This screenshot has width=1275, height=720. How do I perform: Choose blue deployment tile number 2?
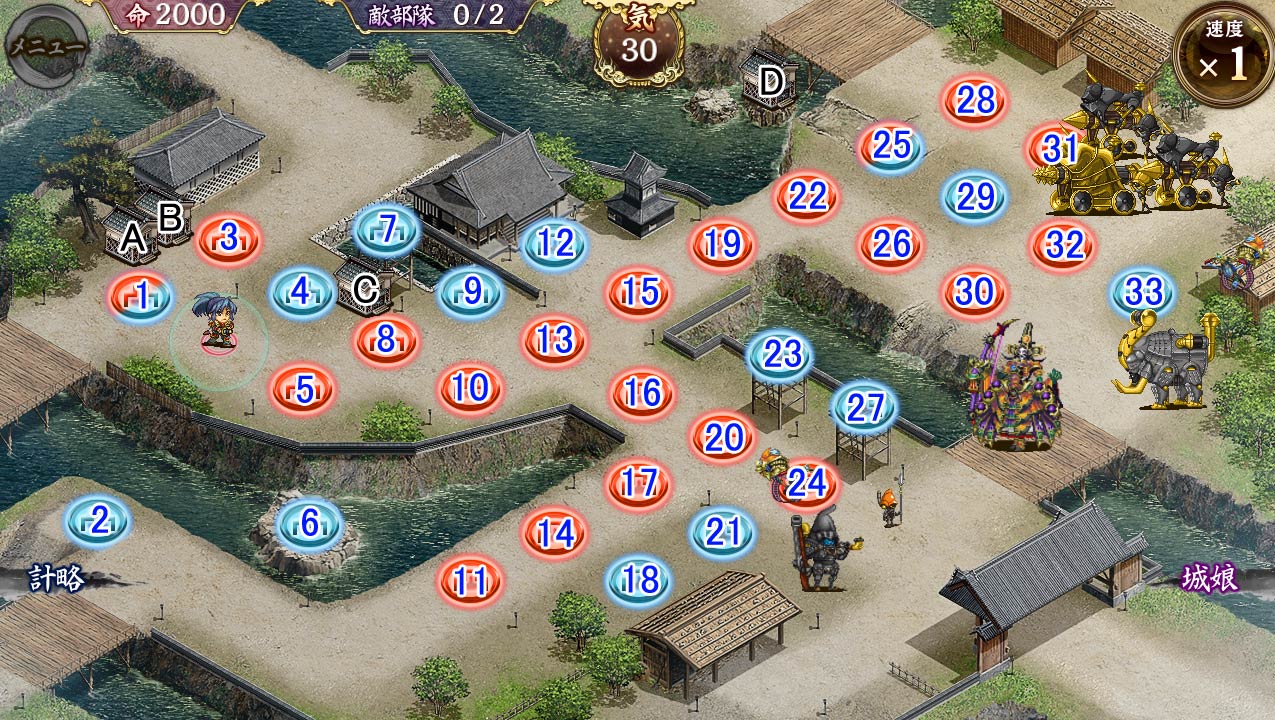point(98,520)
